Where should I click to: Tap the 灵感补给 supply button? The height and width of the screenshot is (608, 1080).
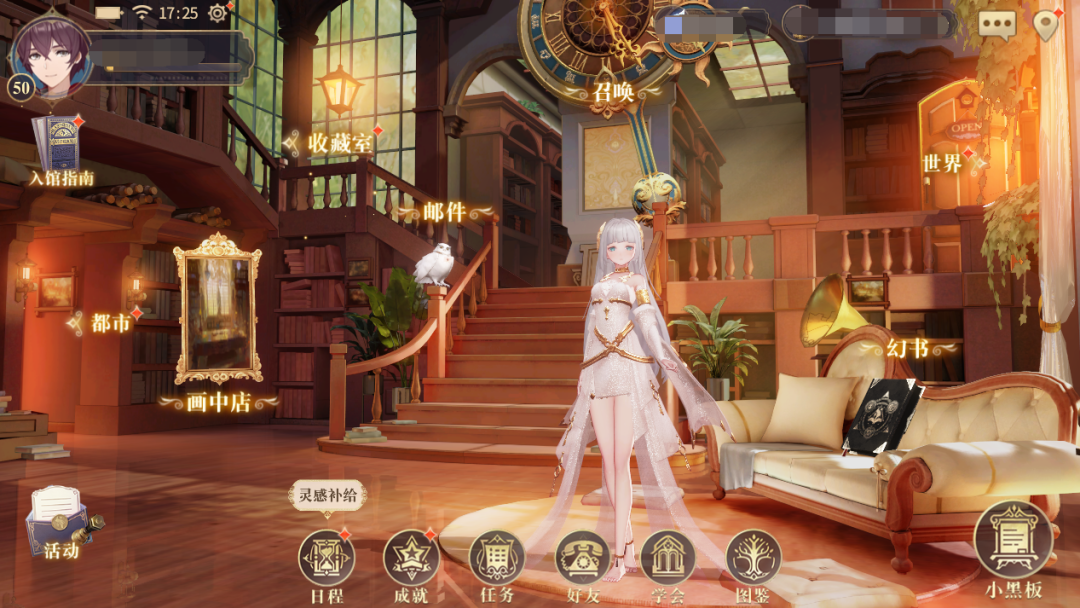[x=327, y=495]
